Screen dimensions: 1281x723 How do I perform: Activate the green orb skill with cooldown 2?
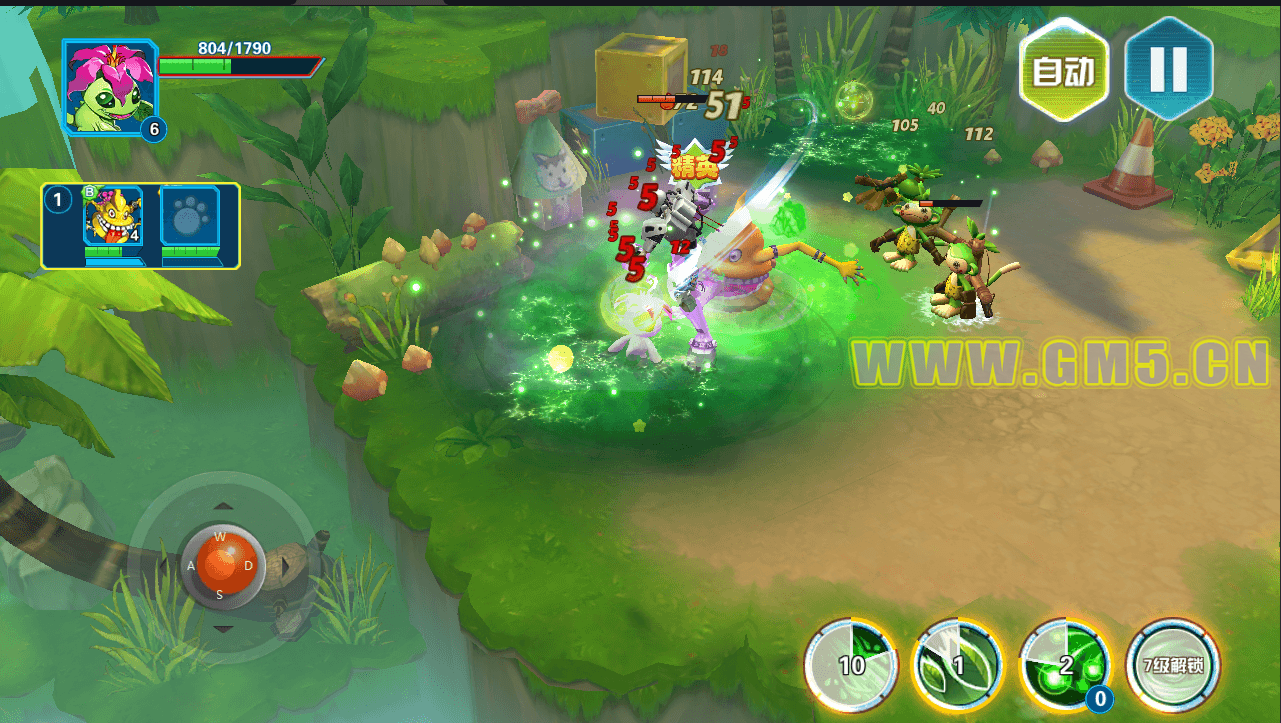[x=1066, y=666]
